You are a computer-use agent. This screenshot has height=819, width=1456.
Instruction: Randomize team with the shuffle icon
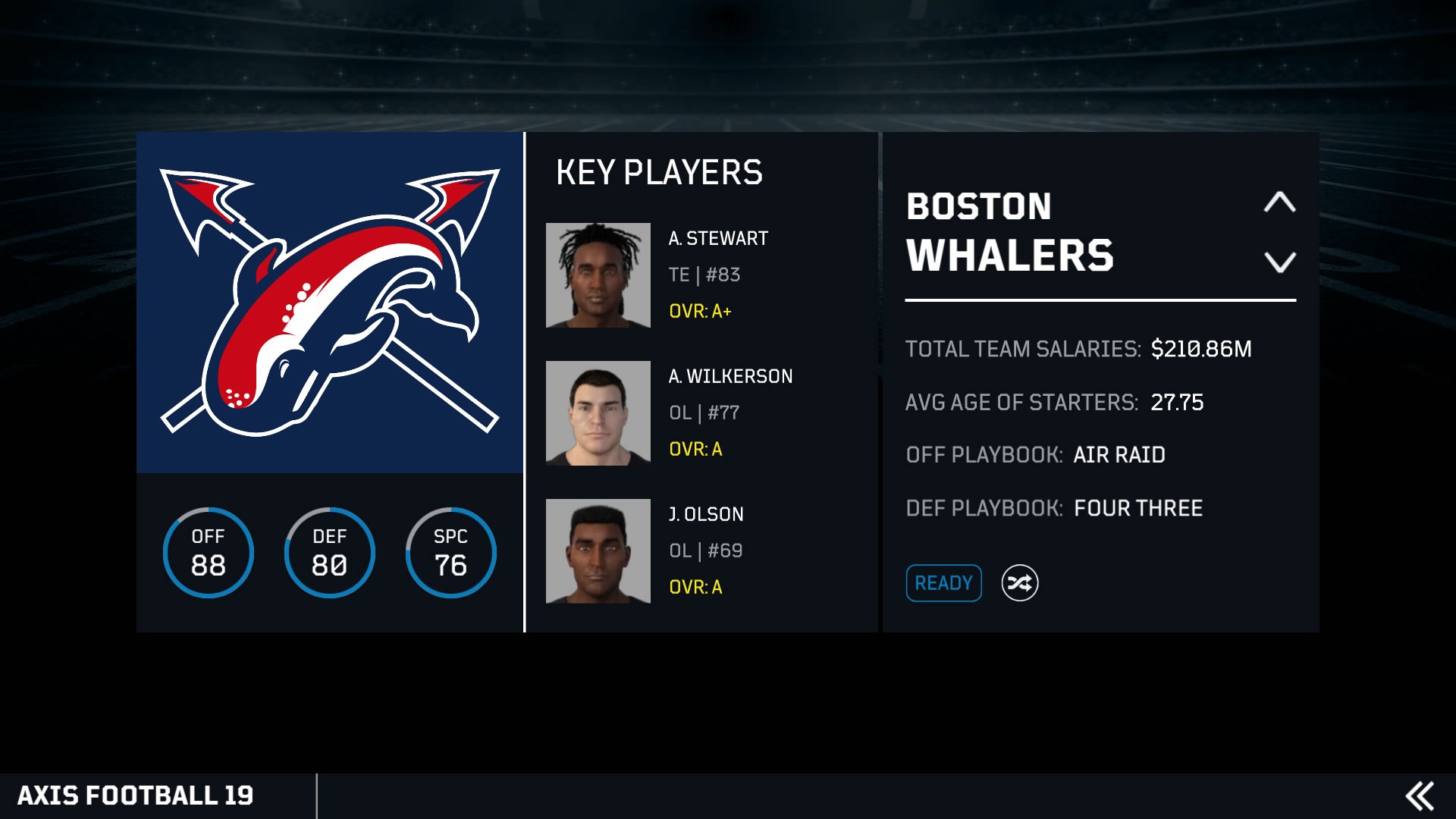pos(1020,583)
